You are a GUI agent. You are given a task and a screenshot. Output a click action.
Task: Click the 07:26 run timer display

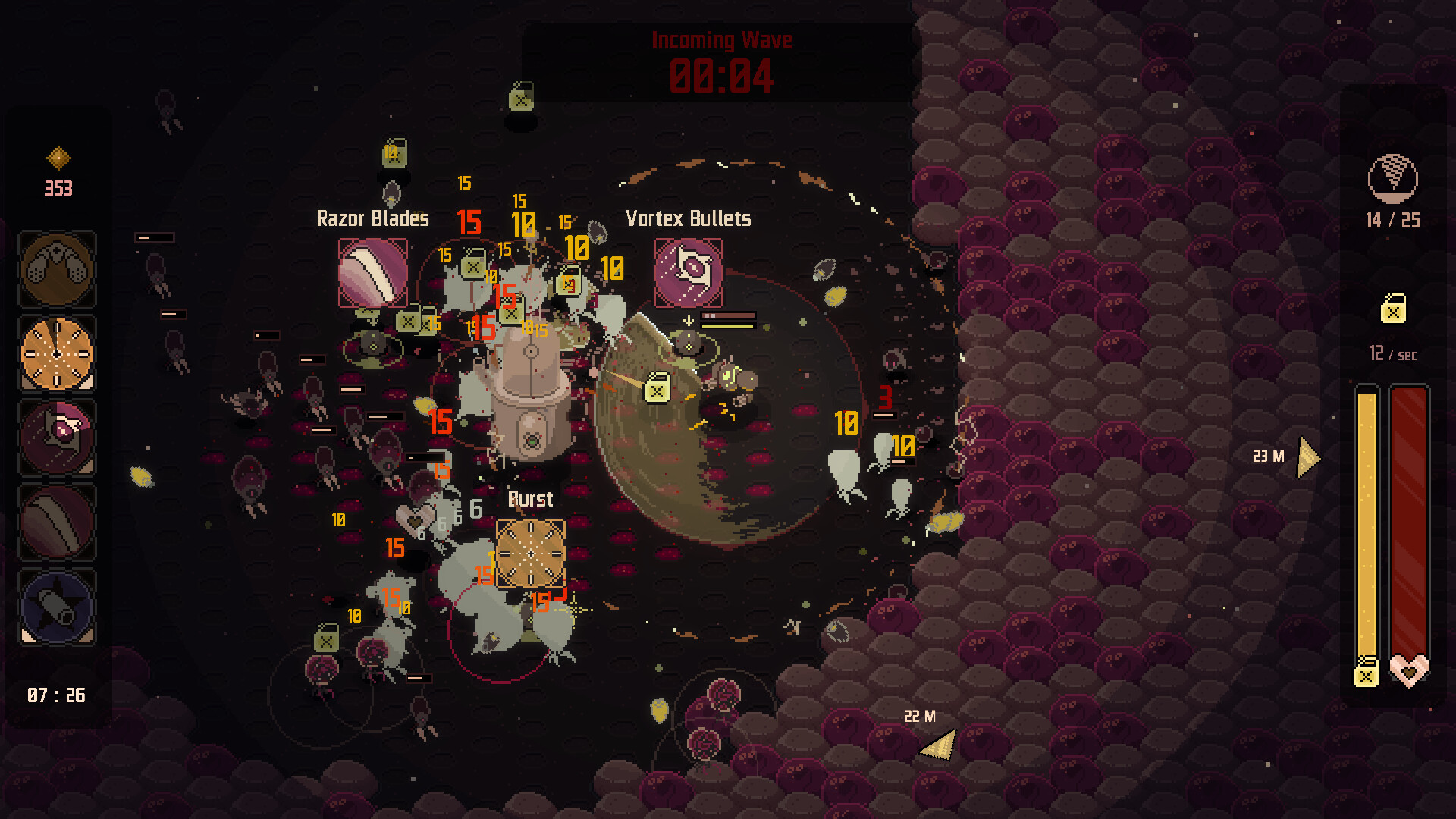[56, 694]
